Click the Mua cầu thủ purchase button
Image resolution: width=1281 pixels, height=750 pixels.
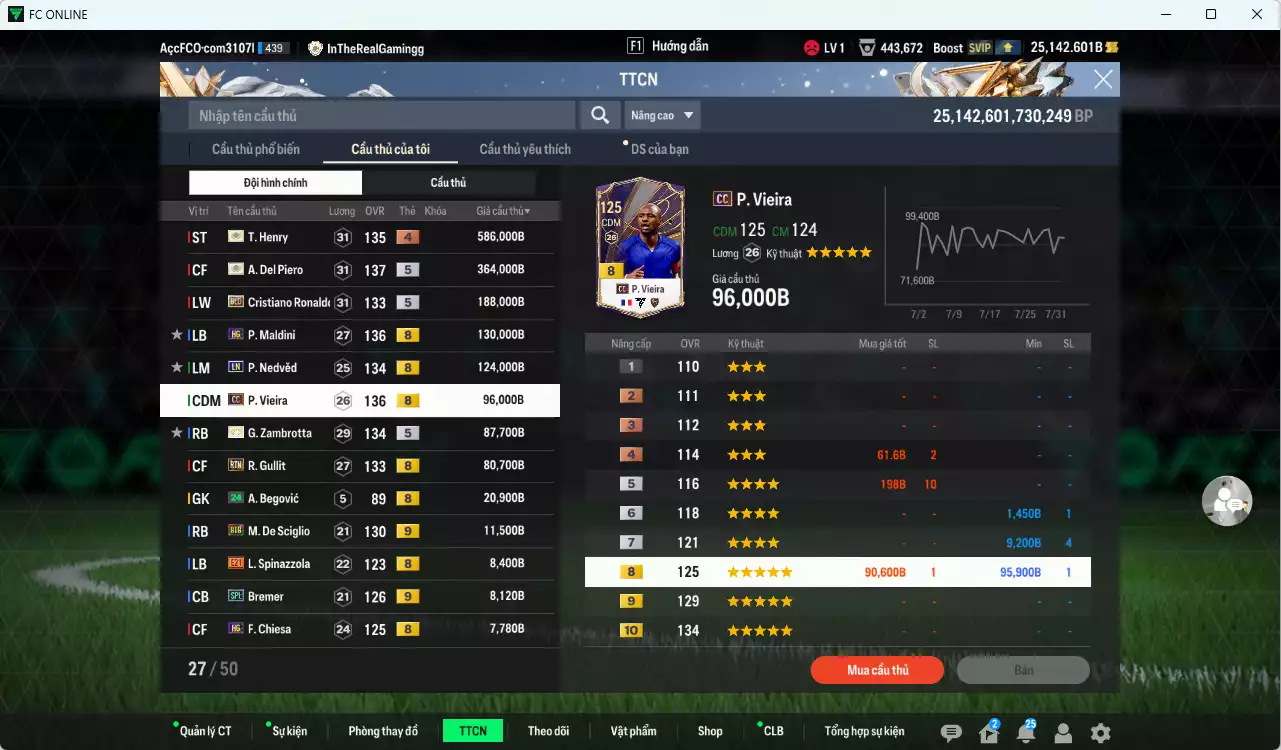click(877, 670)
